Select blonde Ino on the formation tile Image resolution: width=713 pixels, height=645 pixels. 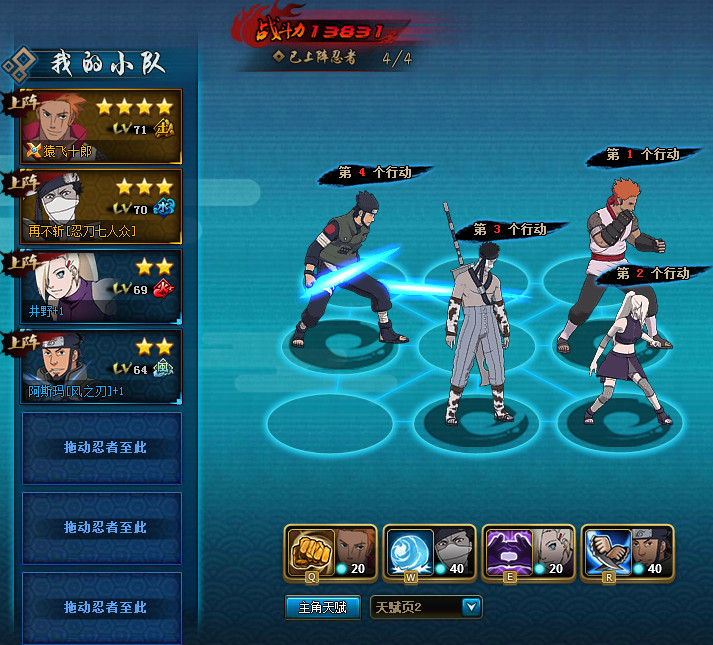point(622,350)
